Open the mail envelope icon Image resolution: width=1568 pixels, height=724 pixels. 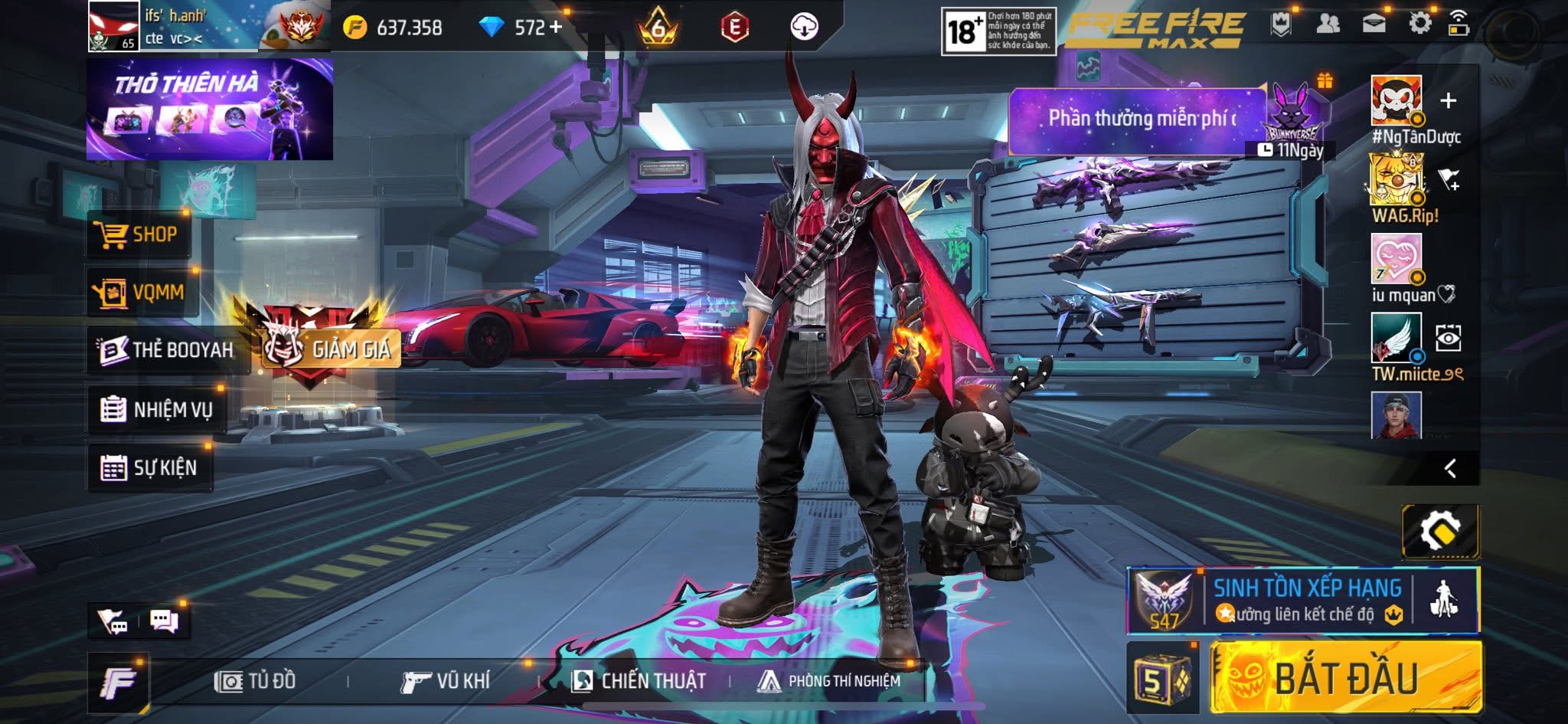click(1374, 24)
